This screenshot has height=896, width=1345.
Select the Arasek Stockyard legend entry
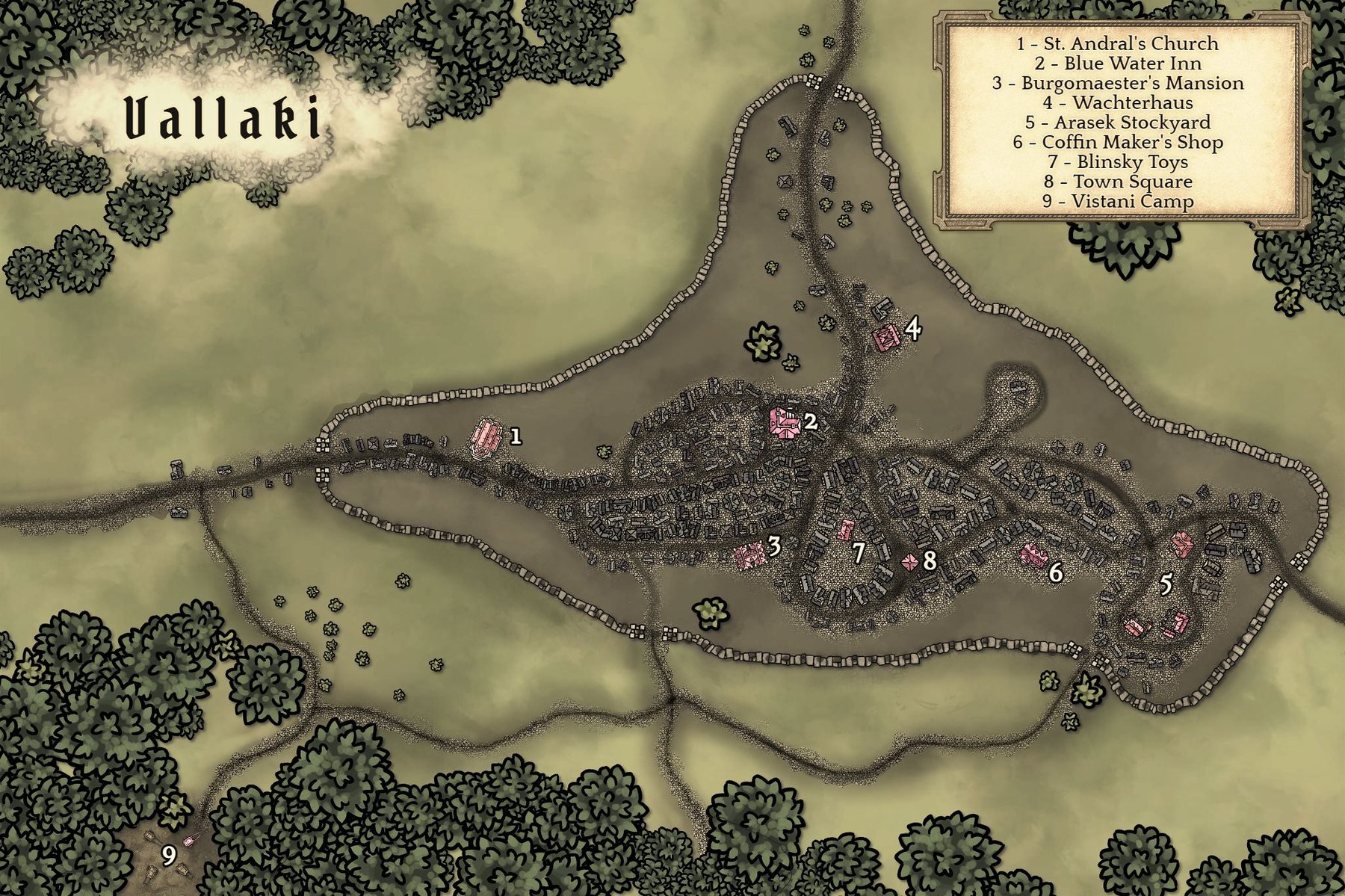point(1117,123)
